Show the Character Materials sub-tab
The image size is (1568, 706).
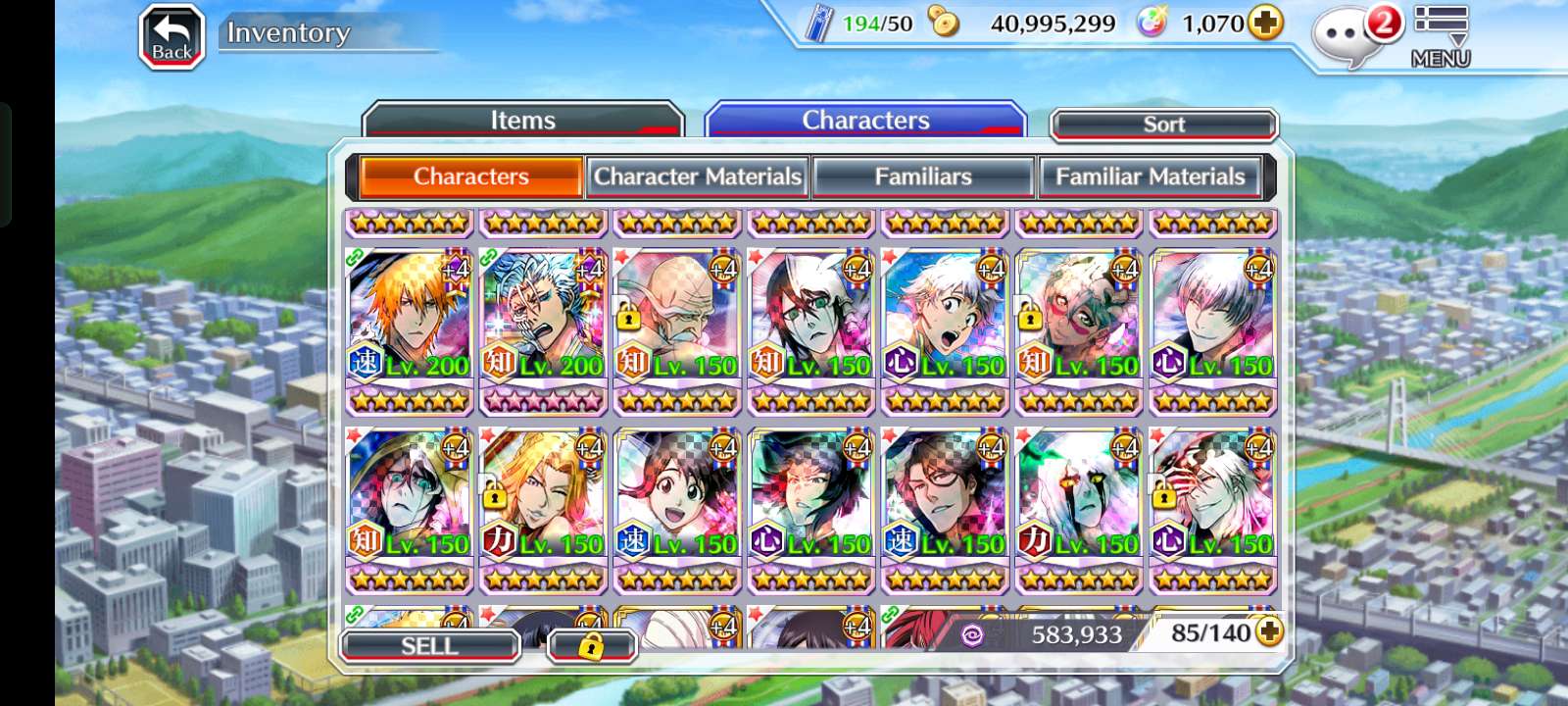pos(697,176)
